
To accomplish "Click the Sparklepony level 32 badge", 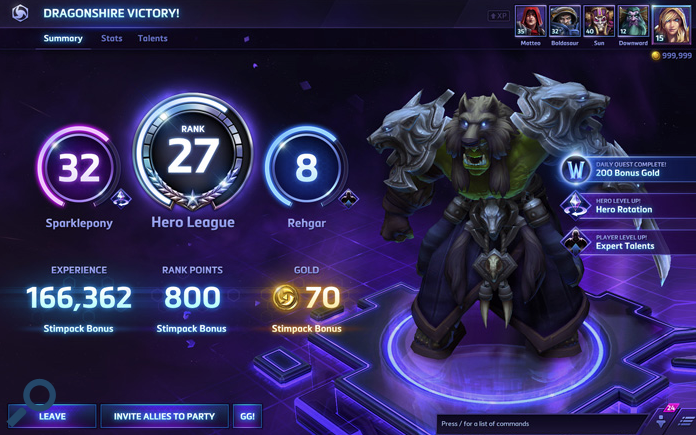I will 79,168.
